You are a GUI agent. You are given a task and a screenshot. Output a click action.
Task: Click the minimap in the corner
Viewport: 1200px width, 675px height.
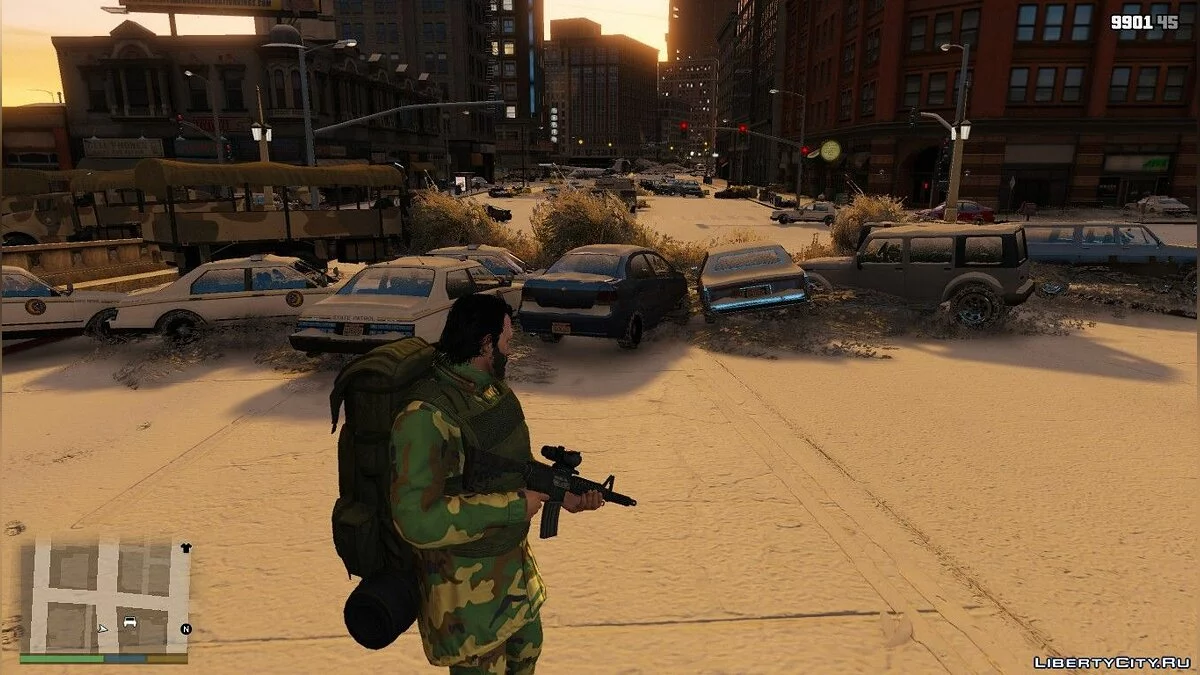click(104, 596)
